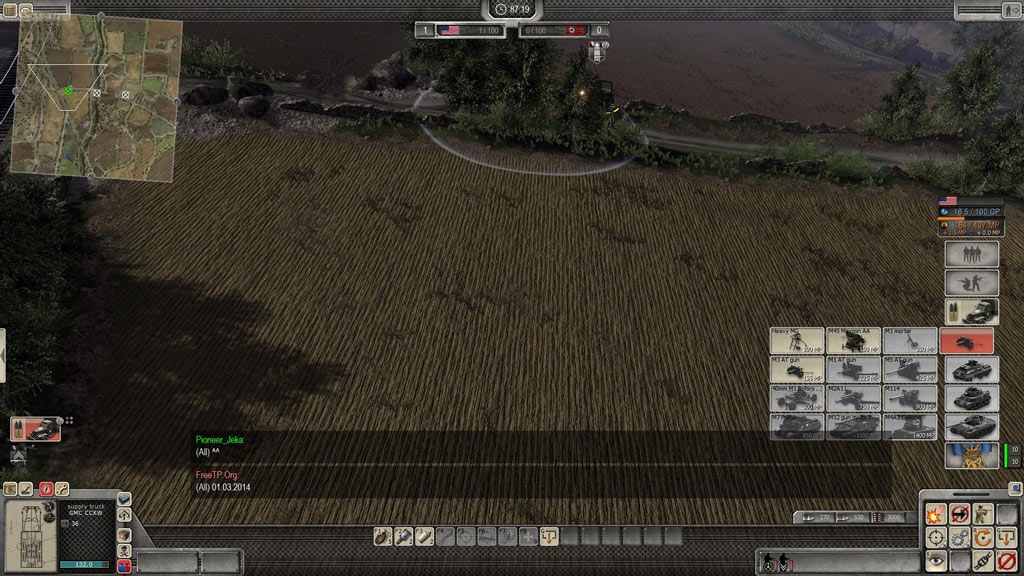
Task: Purchase the M1 mortar
Action: coord(910,341)
